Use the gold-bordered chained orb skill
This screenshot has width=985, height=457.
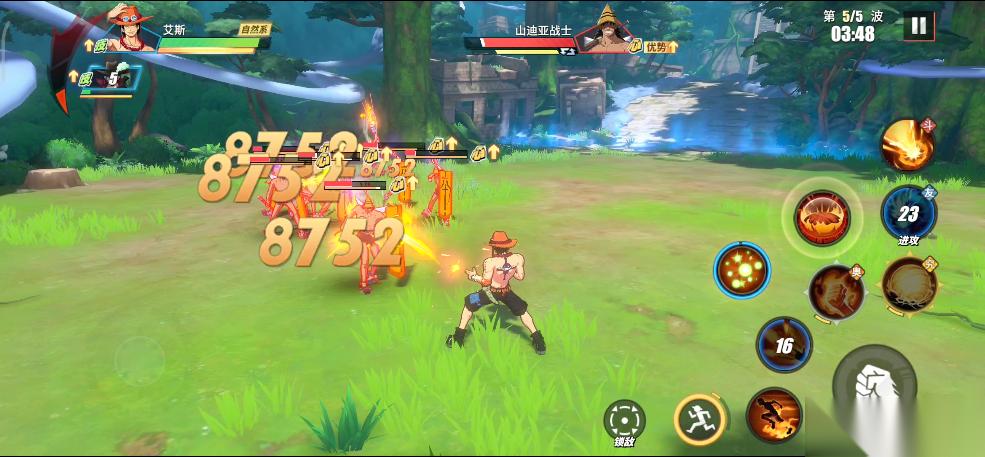[x=909, y=284]
